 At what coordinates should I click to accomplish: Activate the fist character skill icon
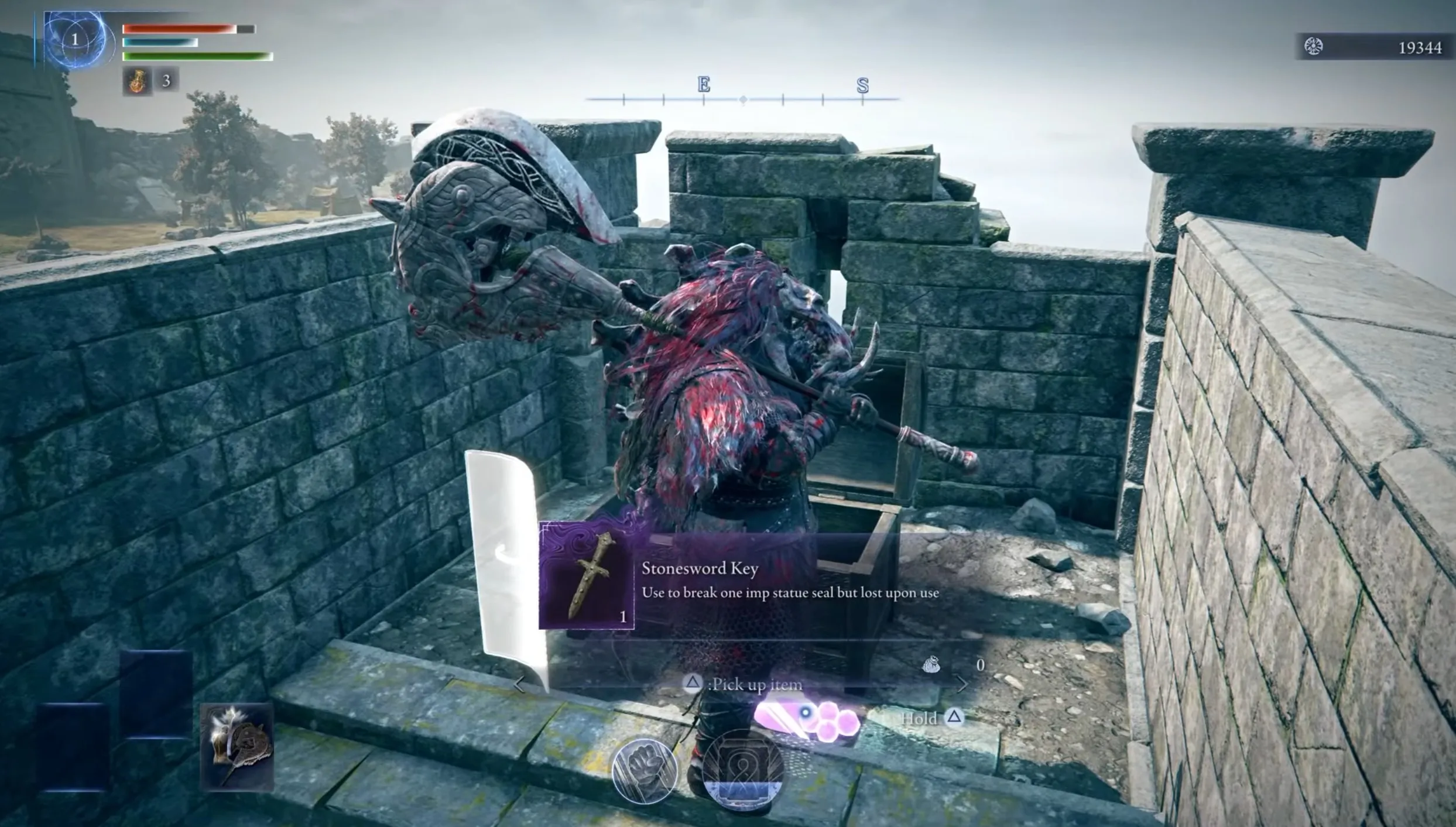coord(644,771)
